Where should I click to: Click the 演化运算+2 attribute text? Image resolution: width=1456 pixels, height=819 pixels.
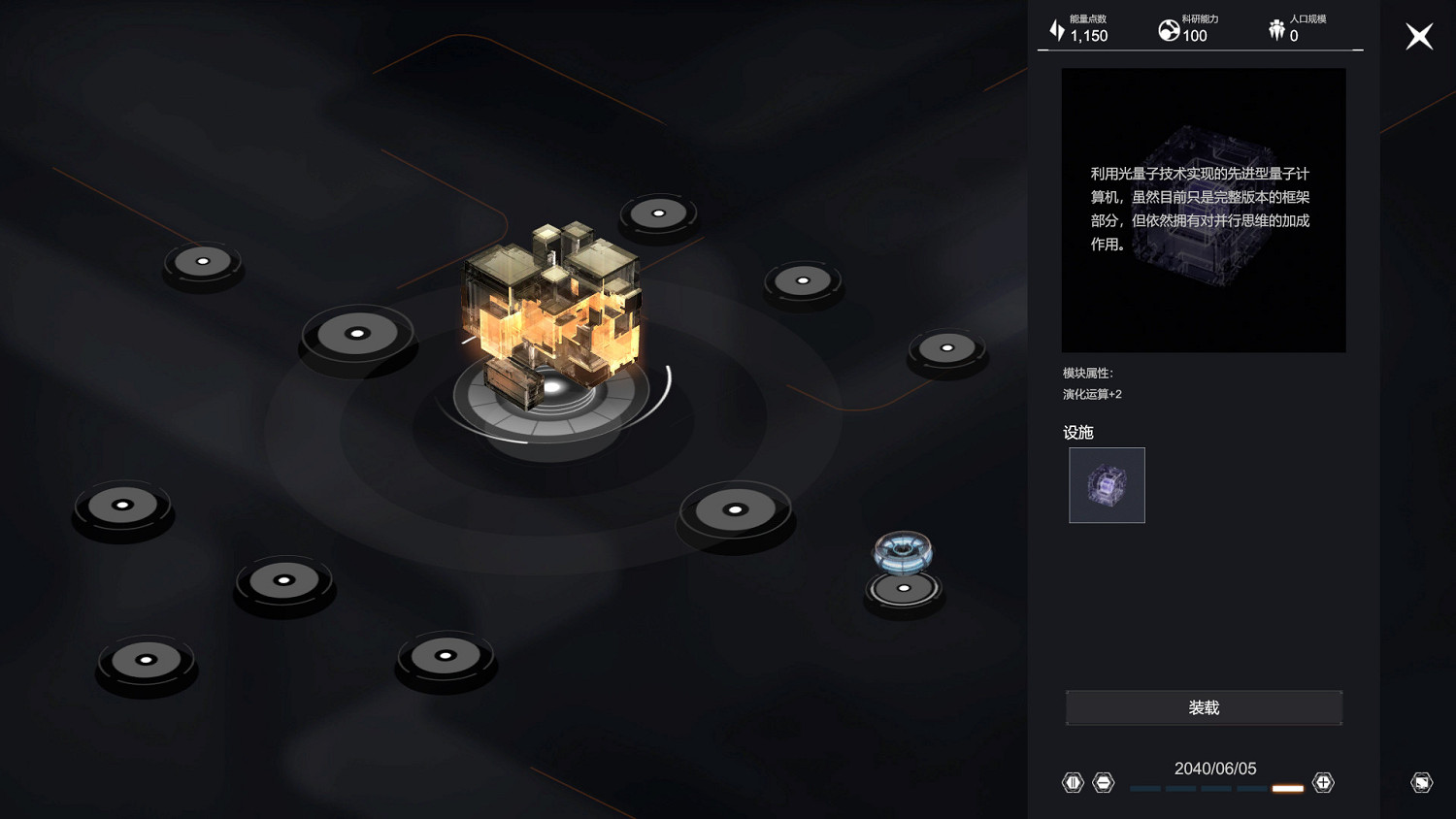1090,394
